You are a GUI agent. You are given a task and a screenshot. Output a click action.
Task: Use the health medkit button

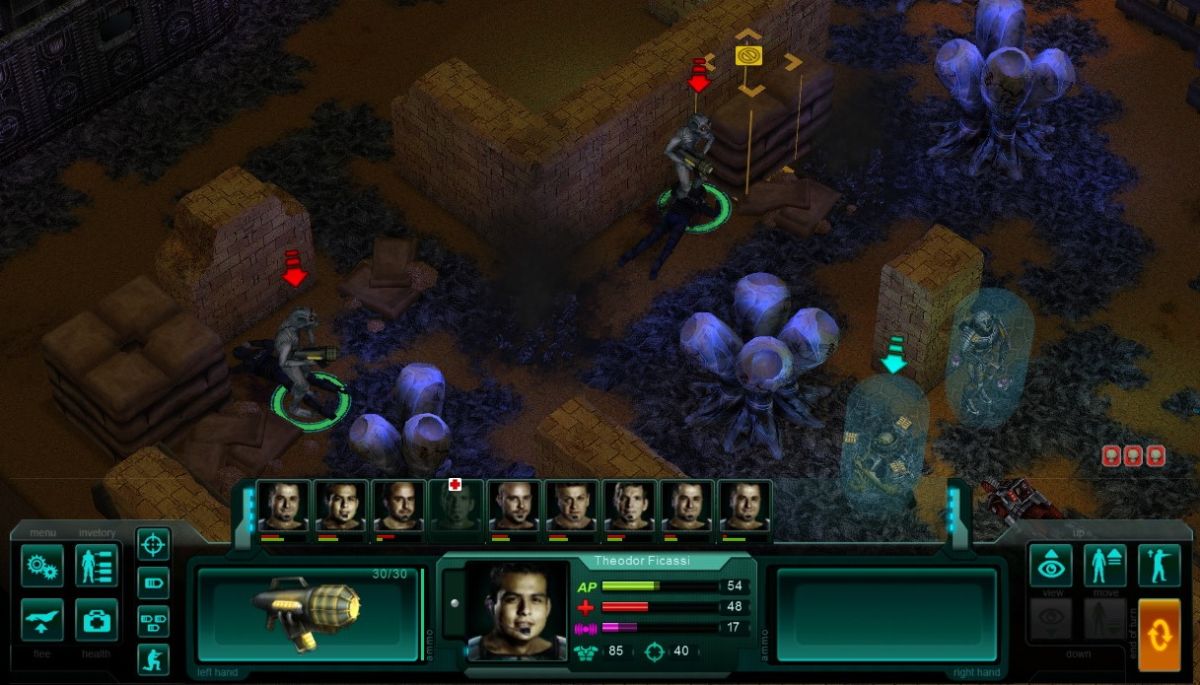(96, 620)
